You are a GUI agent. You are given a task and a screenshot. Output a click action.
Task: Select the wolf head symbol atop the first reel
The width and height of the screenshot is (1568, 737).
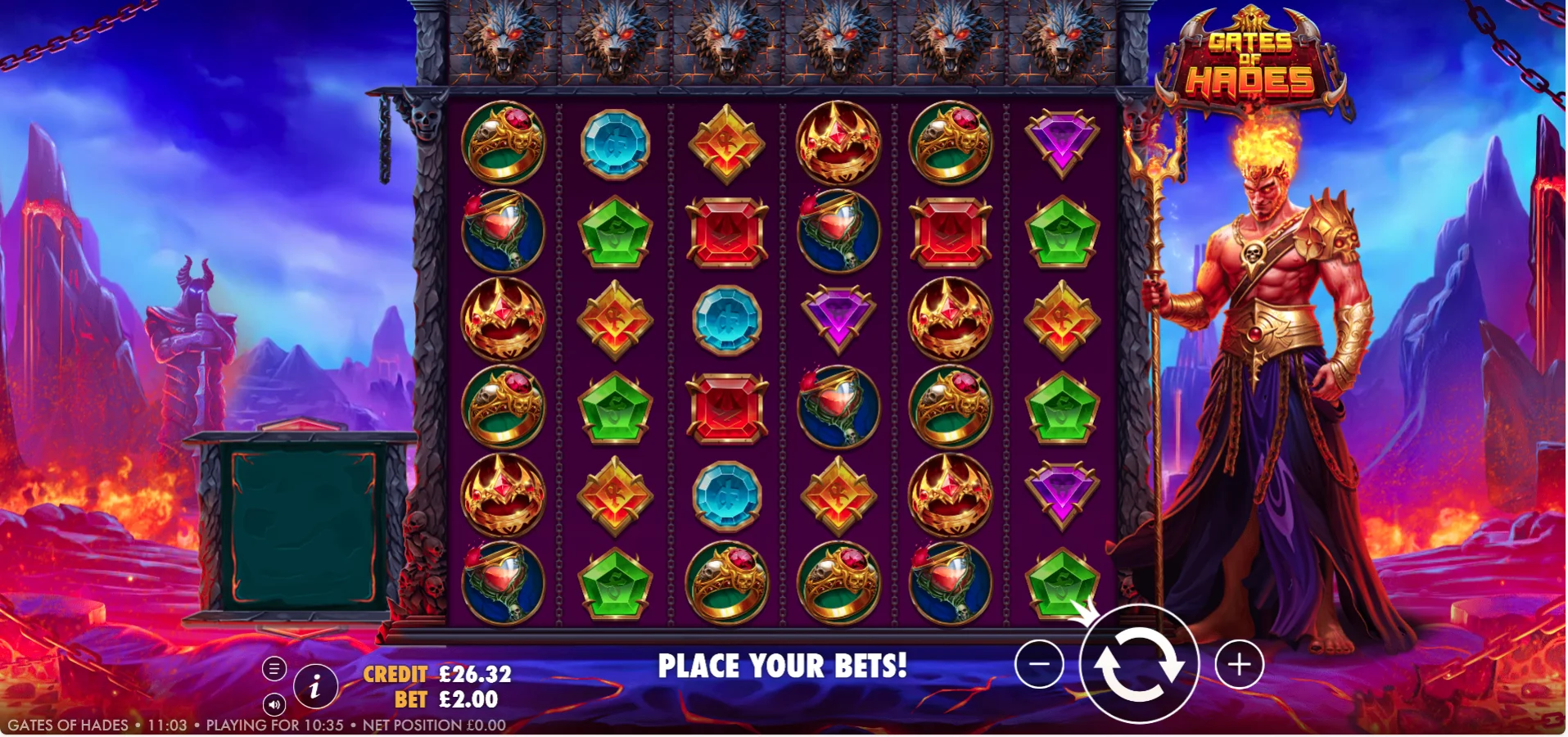click(x=503, y=41)
